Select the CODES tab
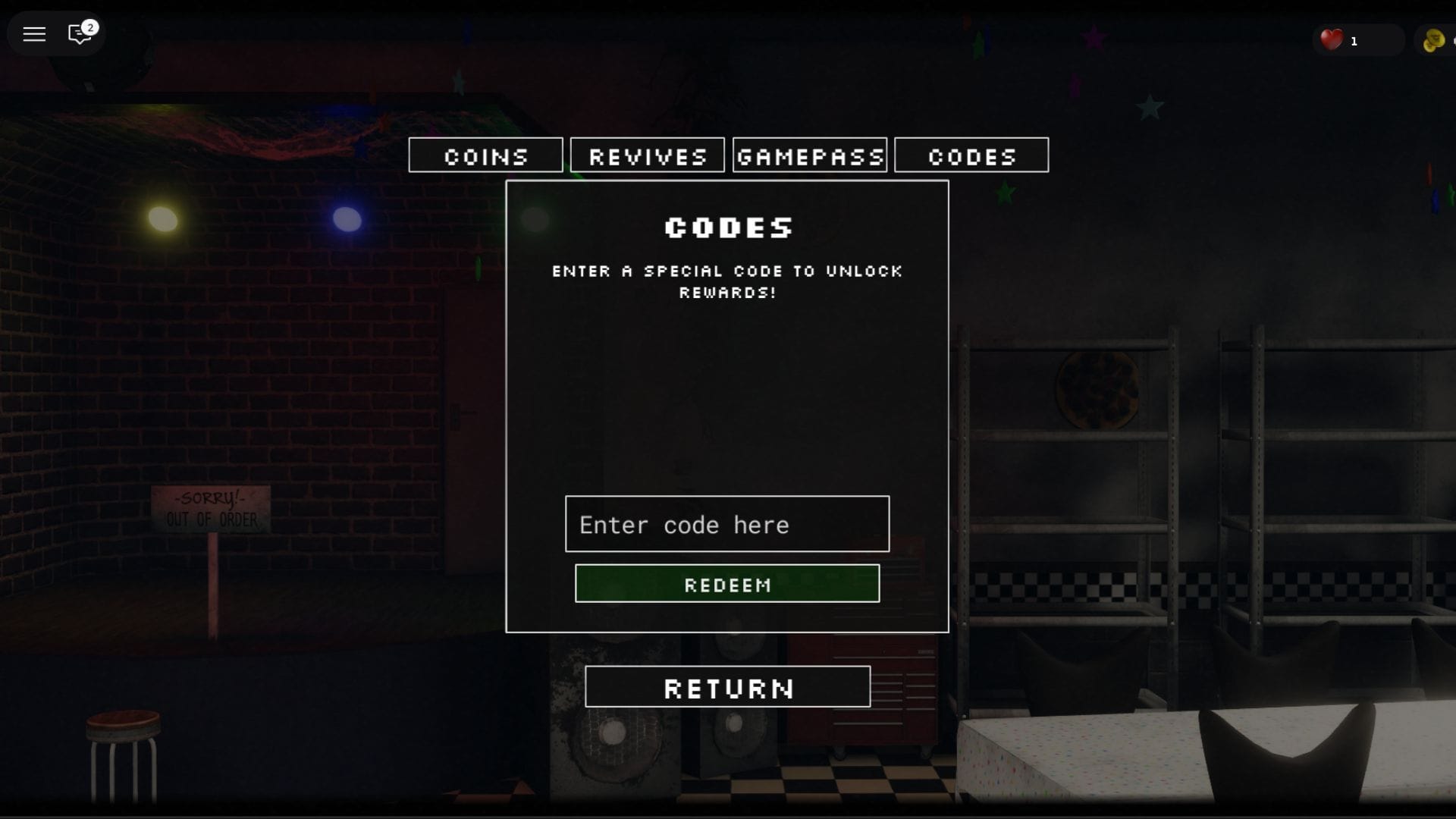 coord(971,155)
